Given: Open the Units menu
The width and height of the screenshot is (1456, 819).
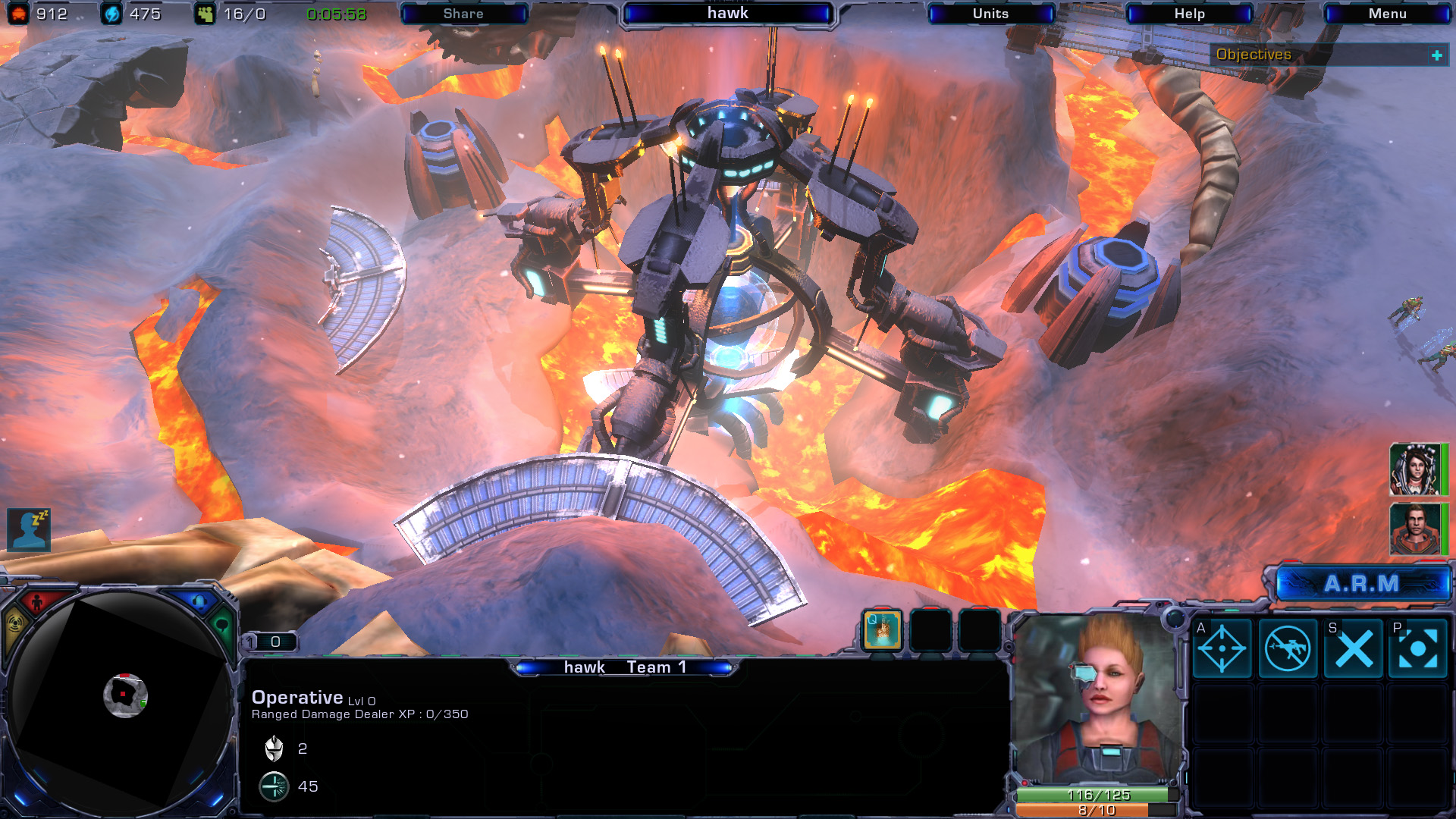Looking at the screenshot, I should click(x=990, y=14).
